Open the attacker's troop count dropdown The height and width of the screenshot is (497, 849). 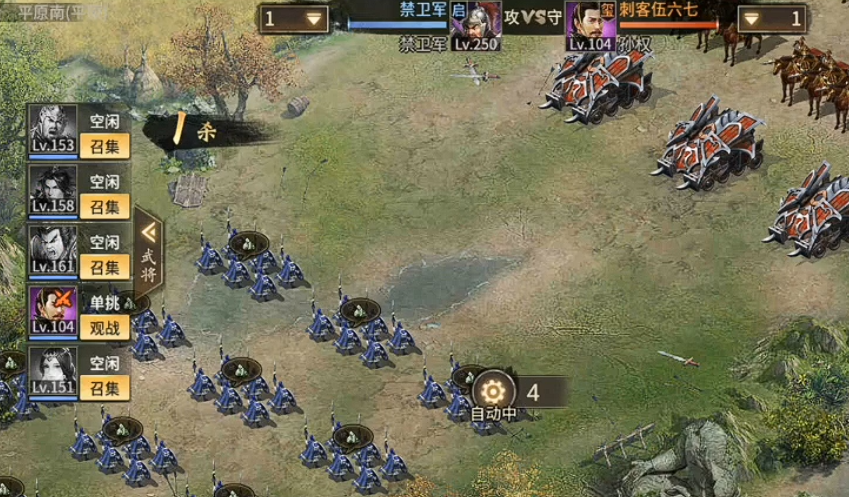tap(293, 19)
